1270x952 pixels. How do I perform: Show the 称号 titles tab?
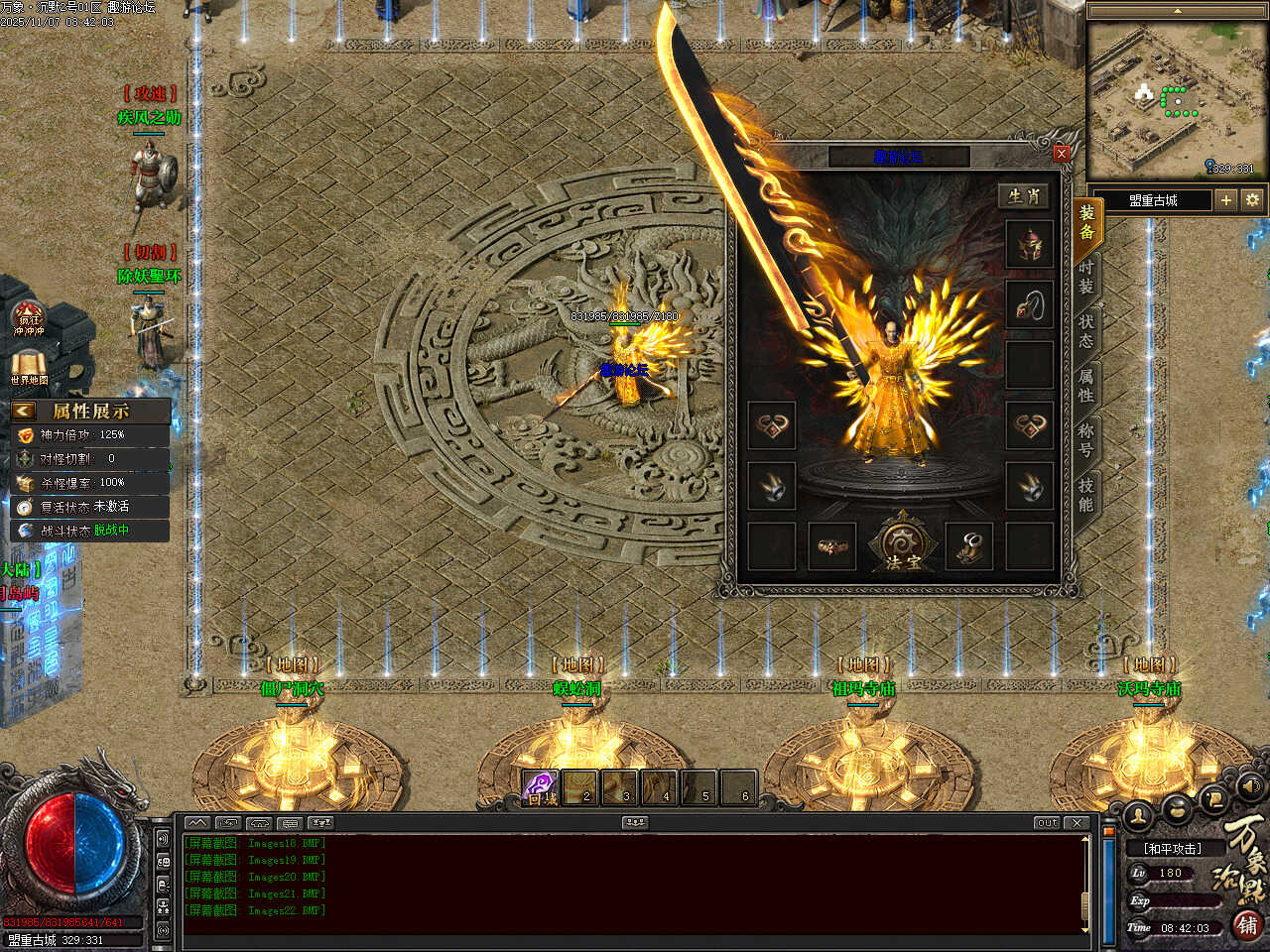point(1086,439)
